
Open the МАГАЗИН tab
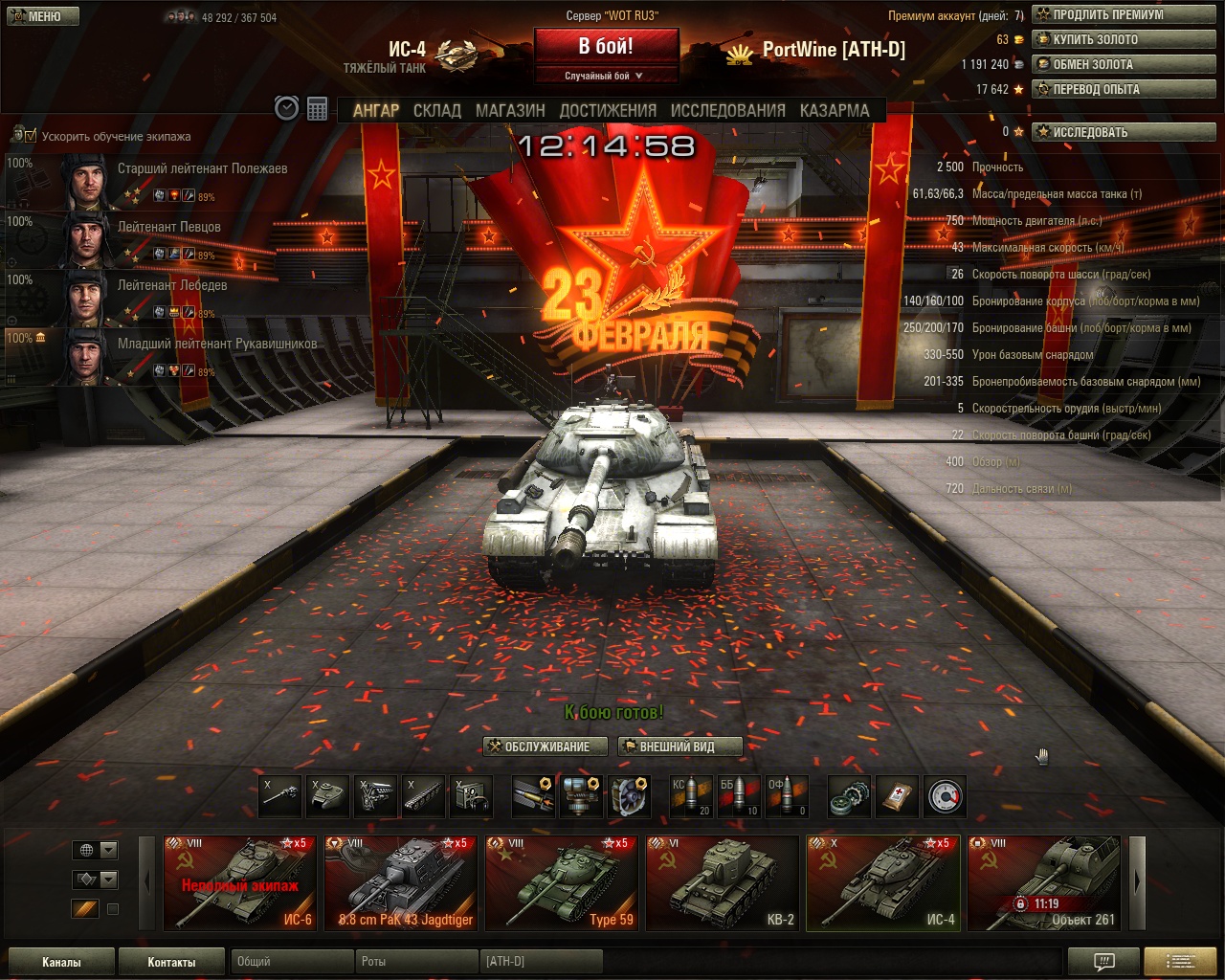click(510, 110)
